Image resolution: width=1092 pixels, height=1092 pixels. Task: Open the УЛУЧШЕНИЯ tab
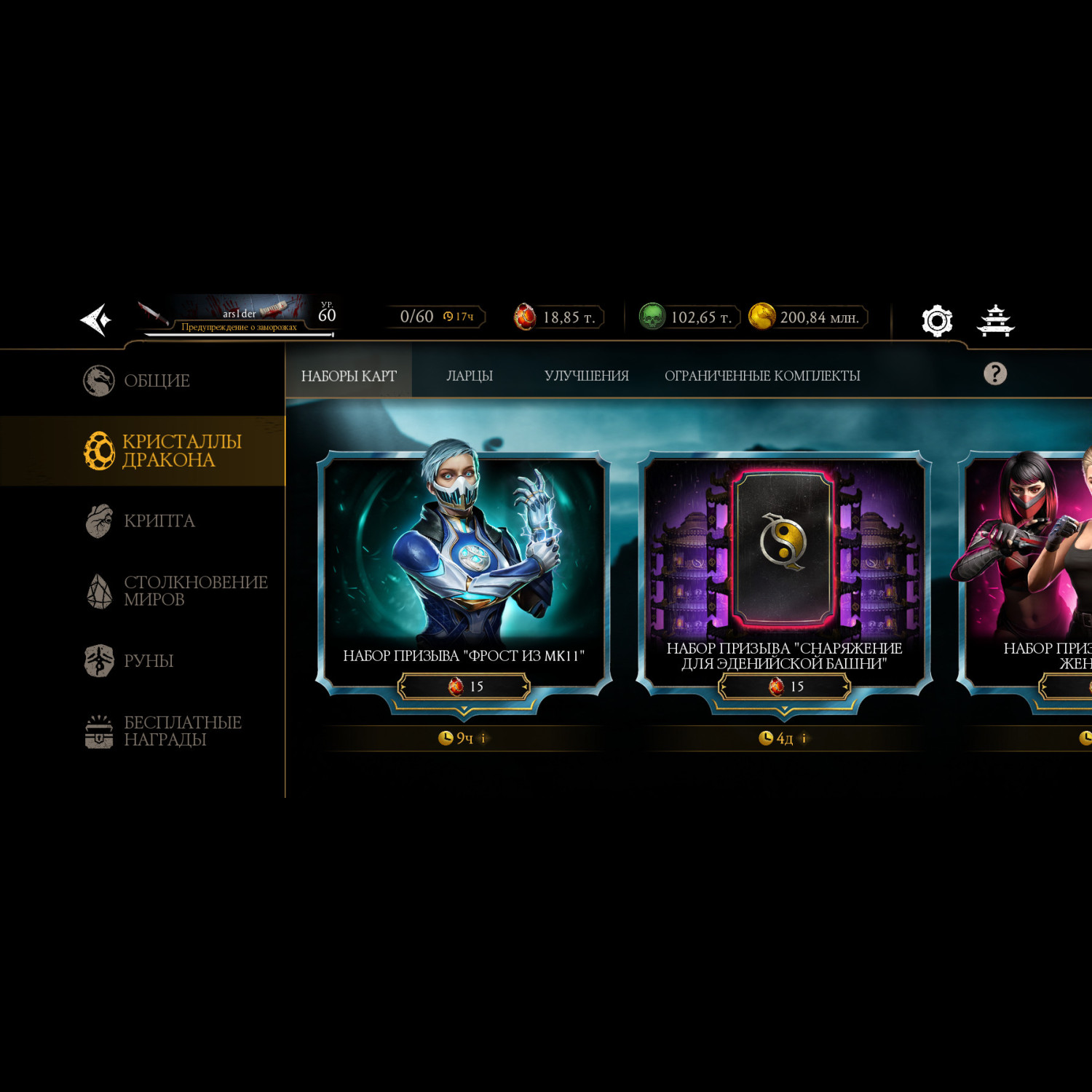tap(586, 376)
